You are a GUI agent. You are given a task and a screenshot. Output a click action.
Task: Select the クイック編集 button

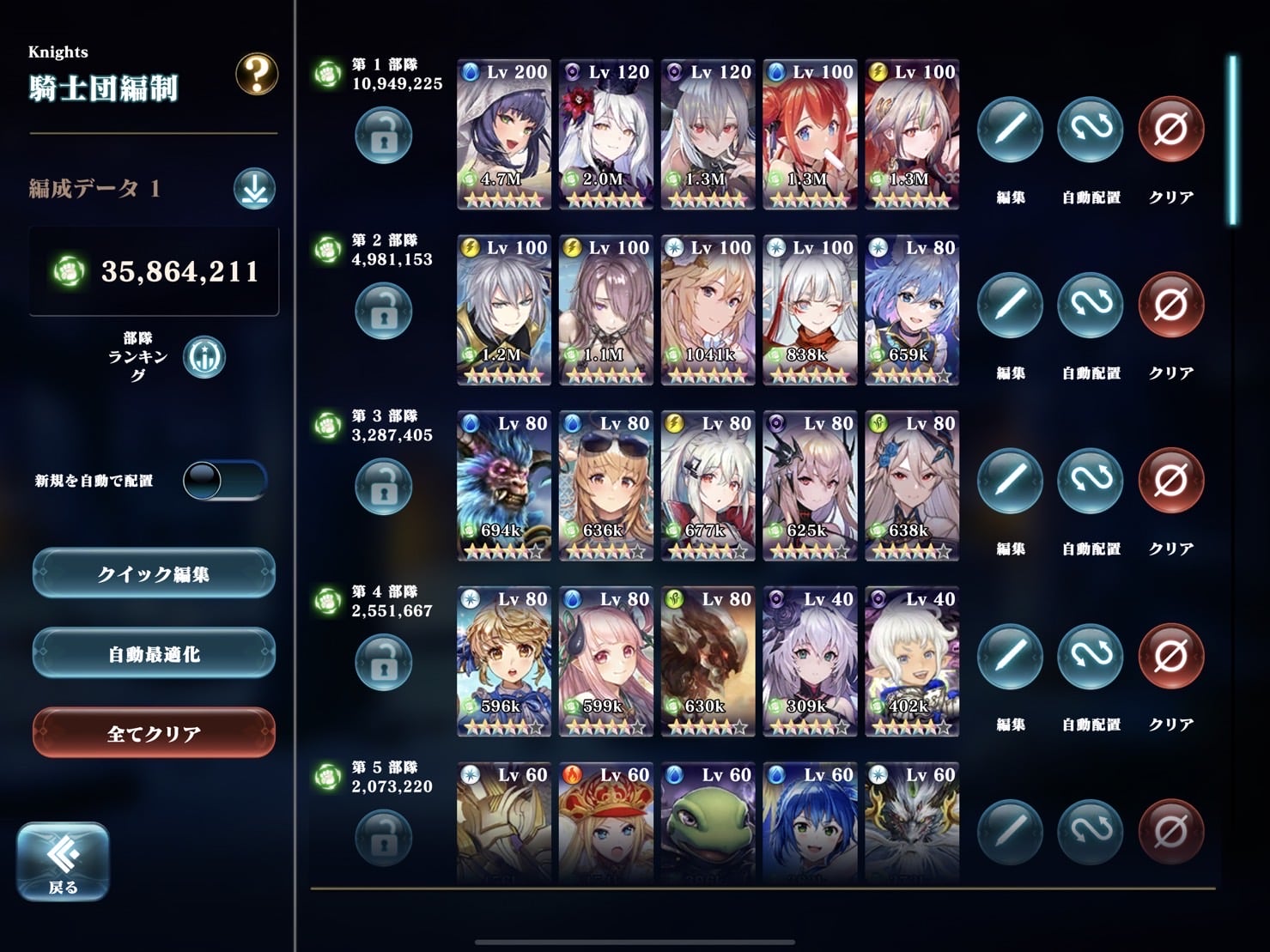154,573
